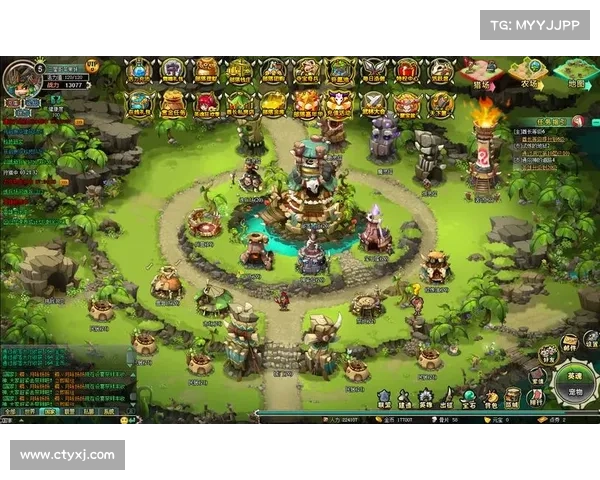The width and height of the screenshot is (600, 480).
Task: Open the VIP badge
Action: 92,66
